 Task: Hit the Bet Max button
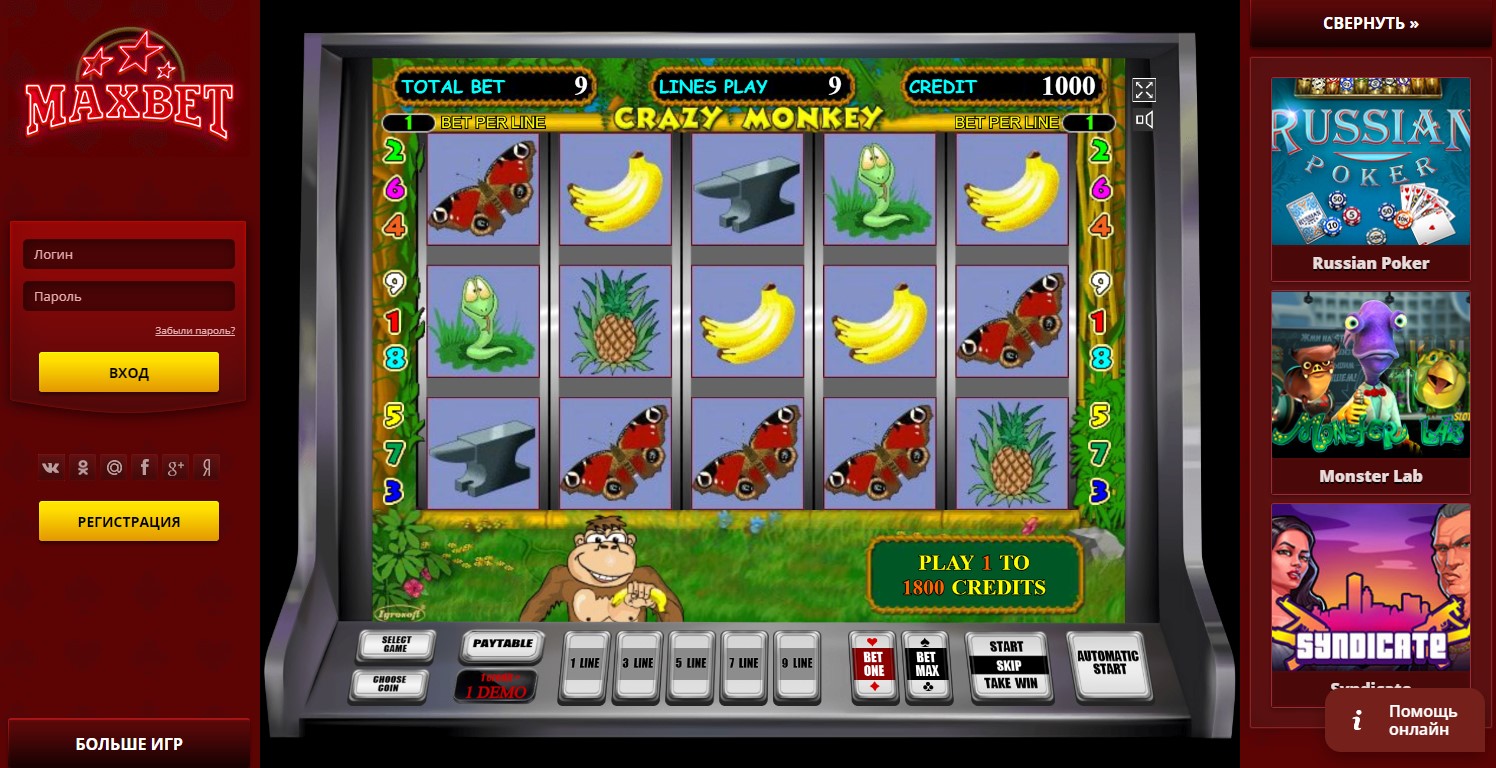927,665
